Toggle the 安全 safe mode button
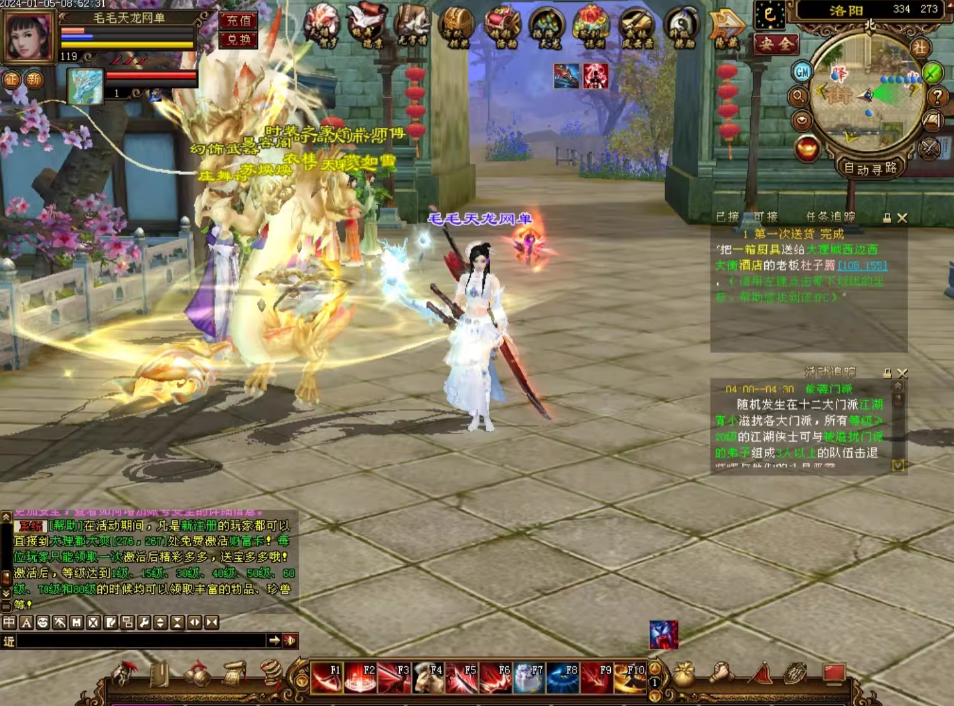This screenshot has height=706, width=954. click(x=775, y=44)
